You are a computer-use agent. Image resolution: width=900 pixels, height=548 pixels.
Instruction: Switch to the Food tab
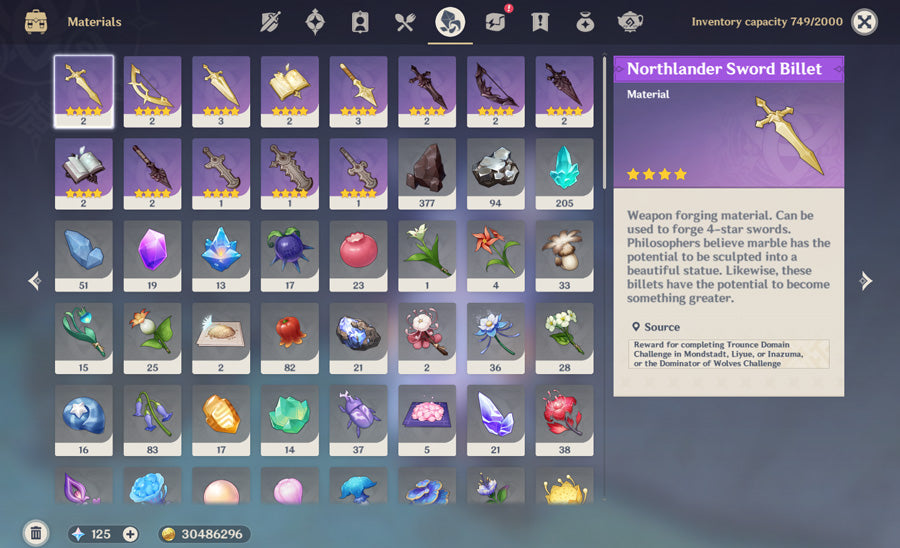[x=405, y=21]
